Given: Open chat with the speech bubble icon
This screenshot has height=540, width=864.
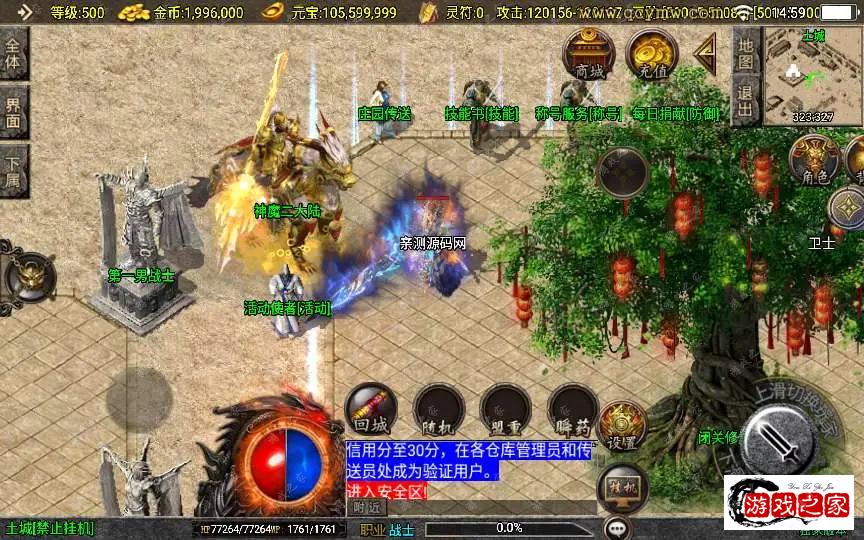Looking at the screenshot, I should click(x=618, y=527).
